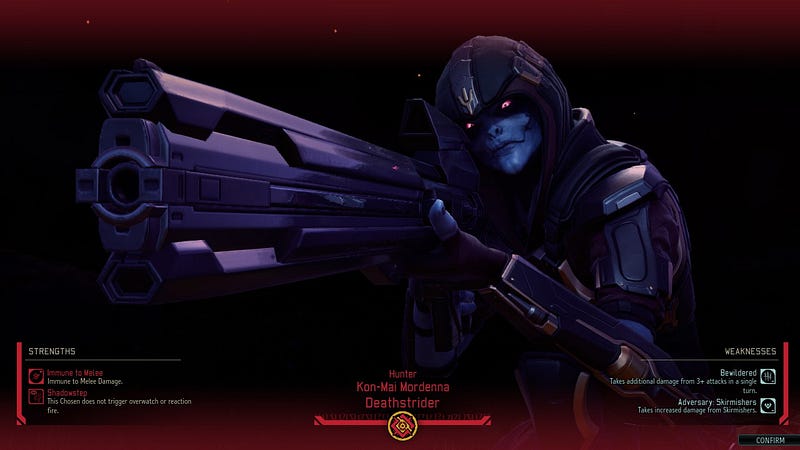The height and width of the screenshot is (450, 800).
Task: Click the Adversary: Skirmishers weakness icon
Action: [768, 405]
